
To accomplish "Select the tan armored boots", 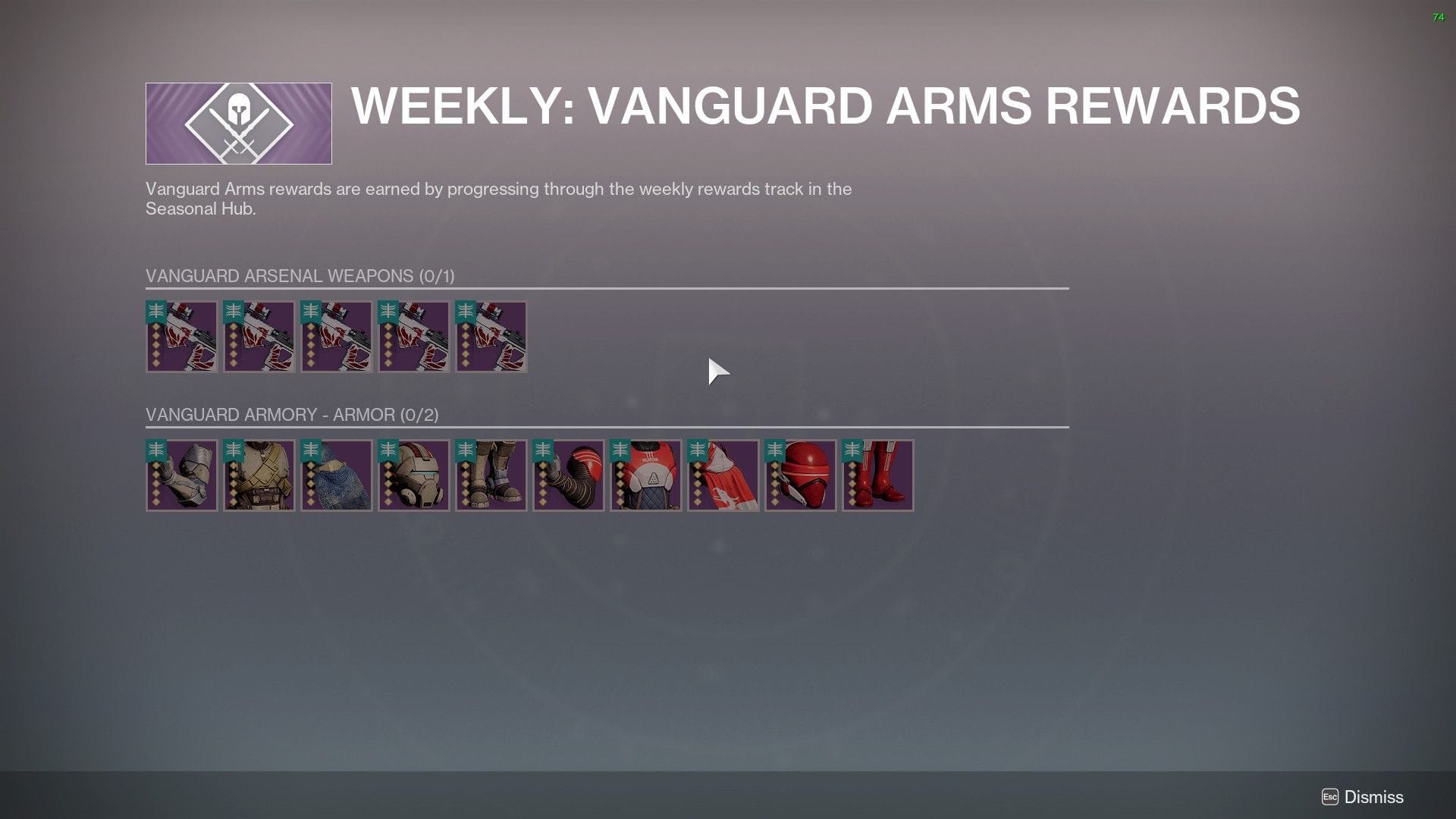I will [491, 475].
